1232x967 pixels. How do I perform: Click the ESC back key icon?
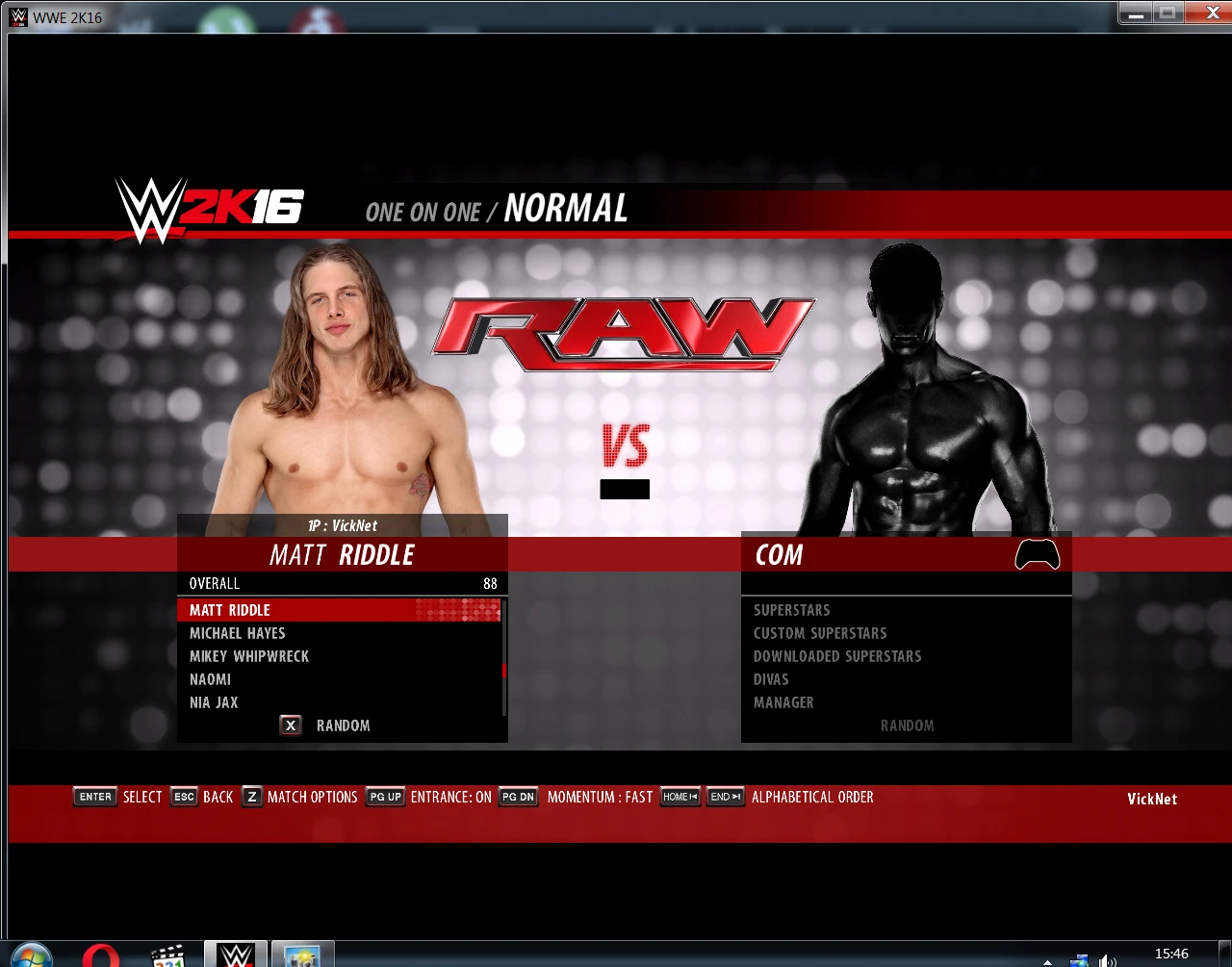tap(184, 797)
